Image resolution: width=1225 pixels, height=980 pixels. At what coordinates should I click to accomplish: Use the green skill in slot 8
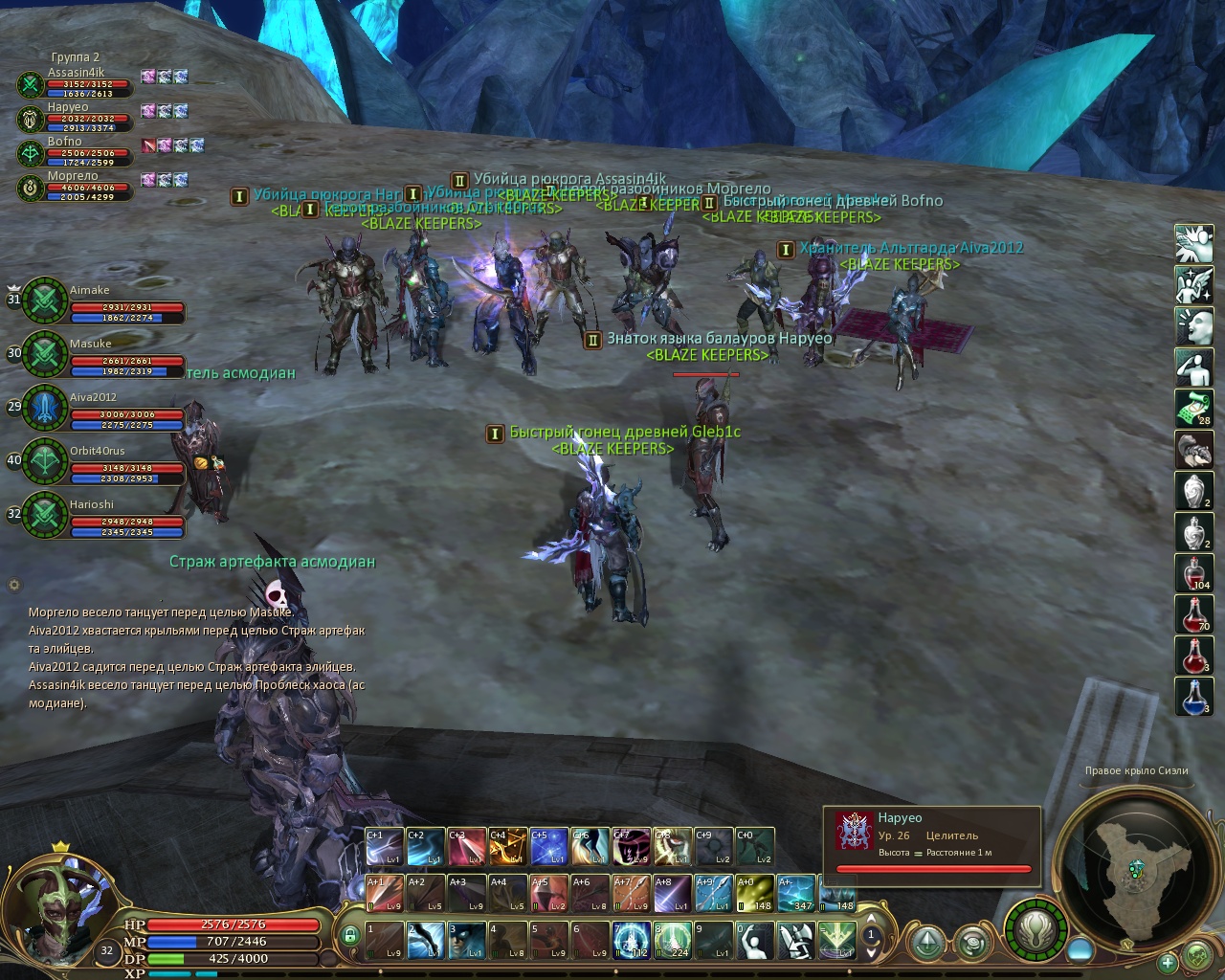[x=672, y=941]
